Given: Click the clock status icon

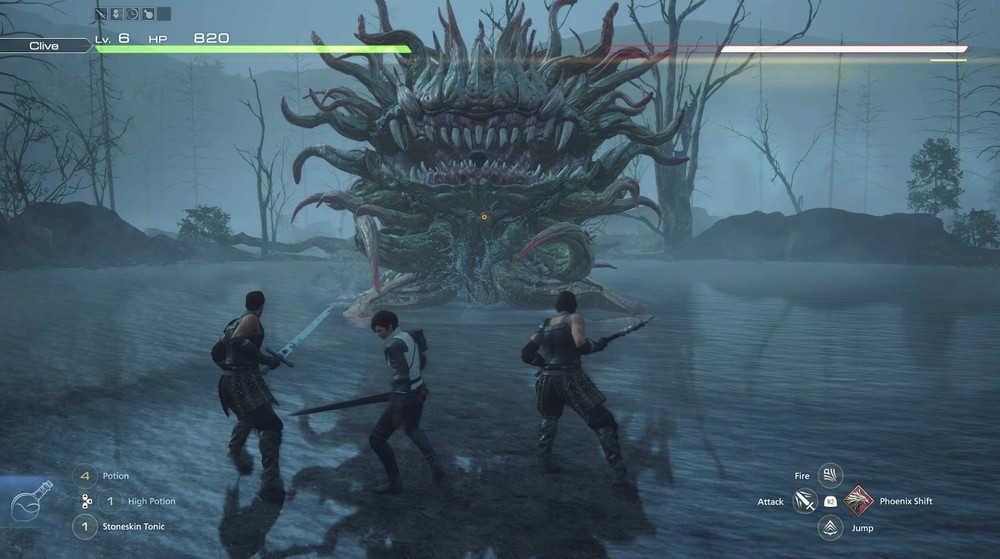Looking at the screenshot, I should coord(132,14).
